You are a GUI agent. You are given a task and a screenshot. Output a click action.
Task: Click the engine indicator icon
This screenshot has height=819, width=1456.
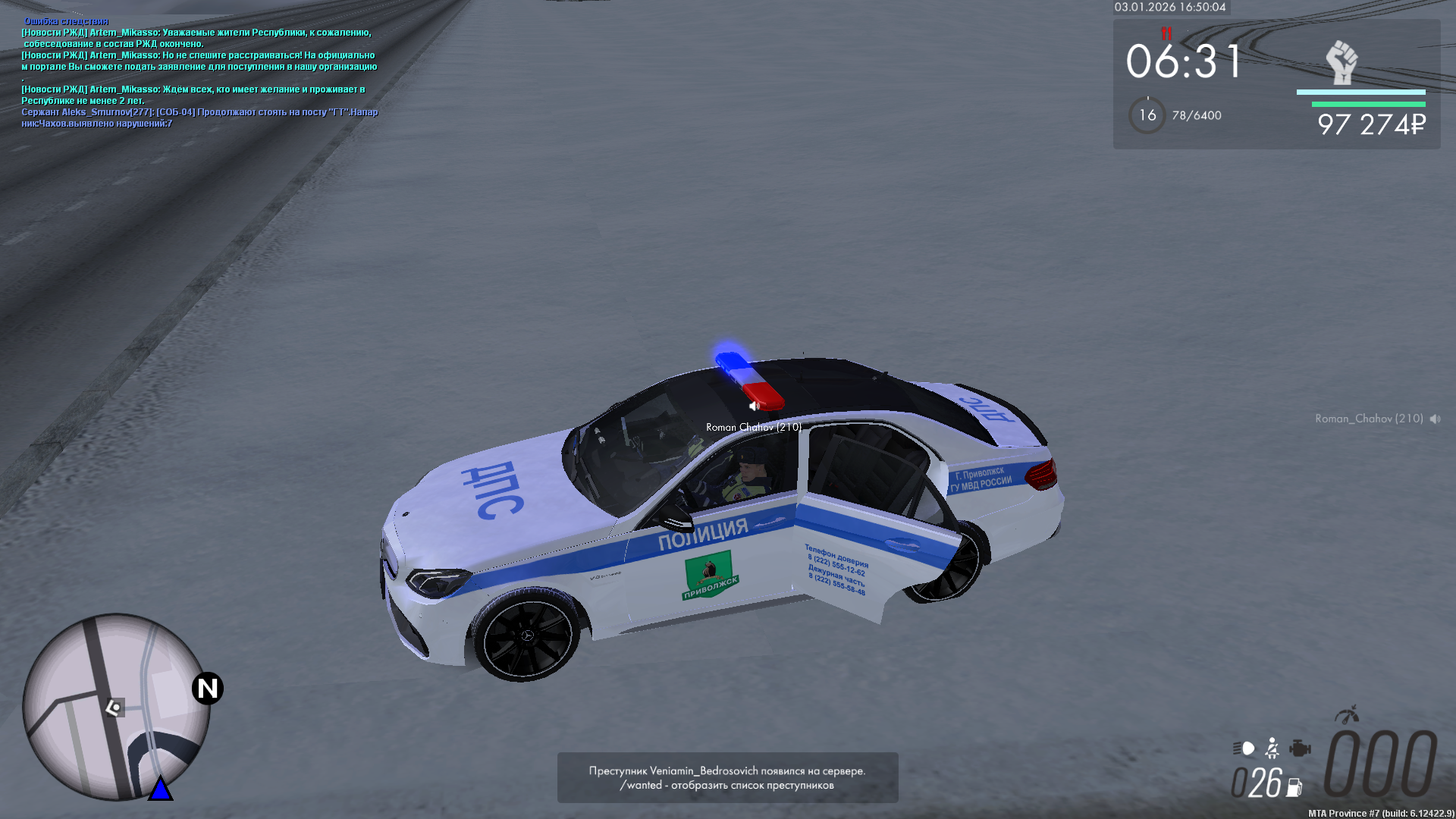coord(1300,748)
